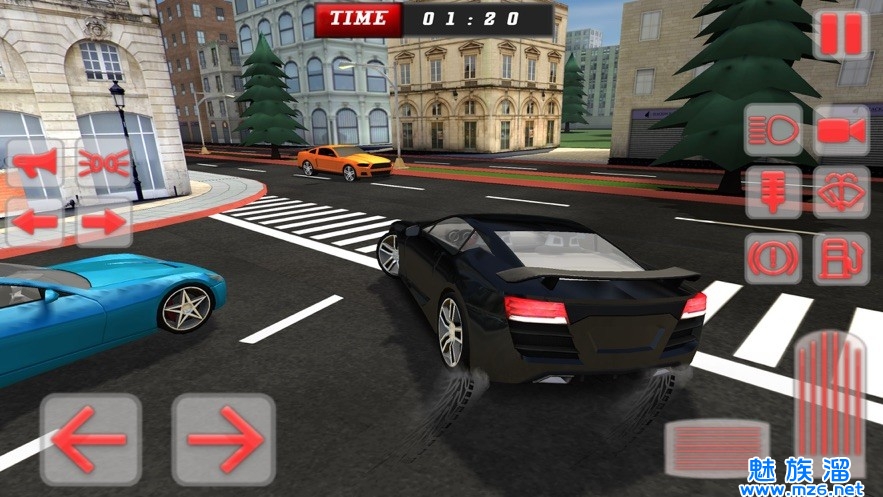
Task: Toggle the headlights icon
Action: (x=773, y=130)
